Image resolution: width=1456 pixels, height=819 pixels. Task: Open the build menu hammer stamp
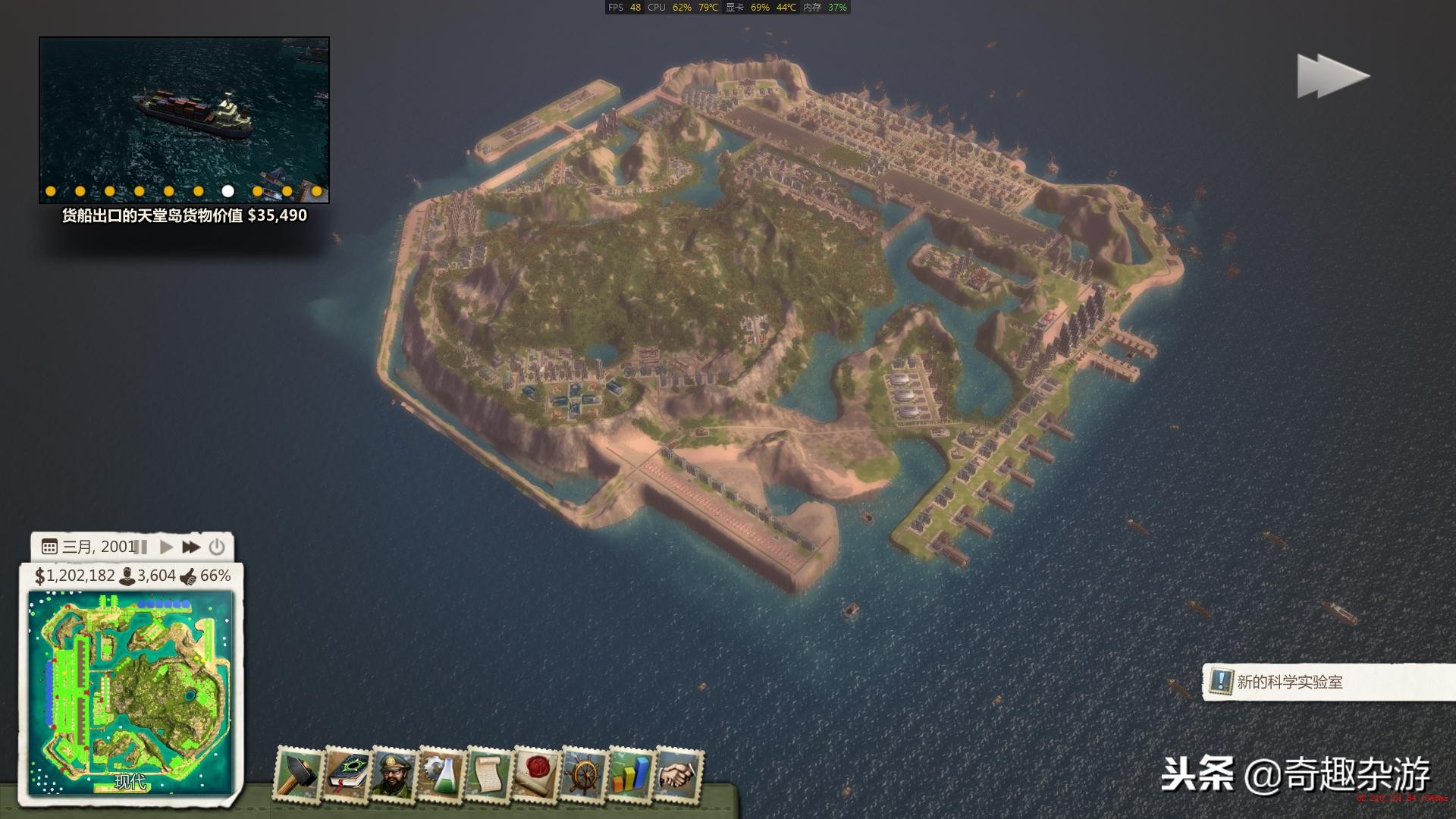(x=300, y=775)
